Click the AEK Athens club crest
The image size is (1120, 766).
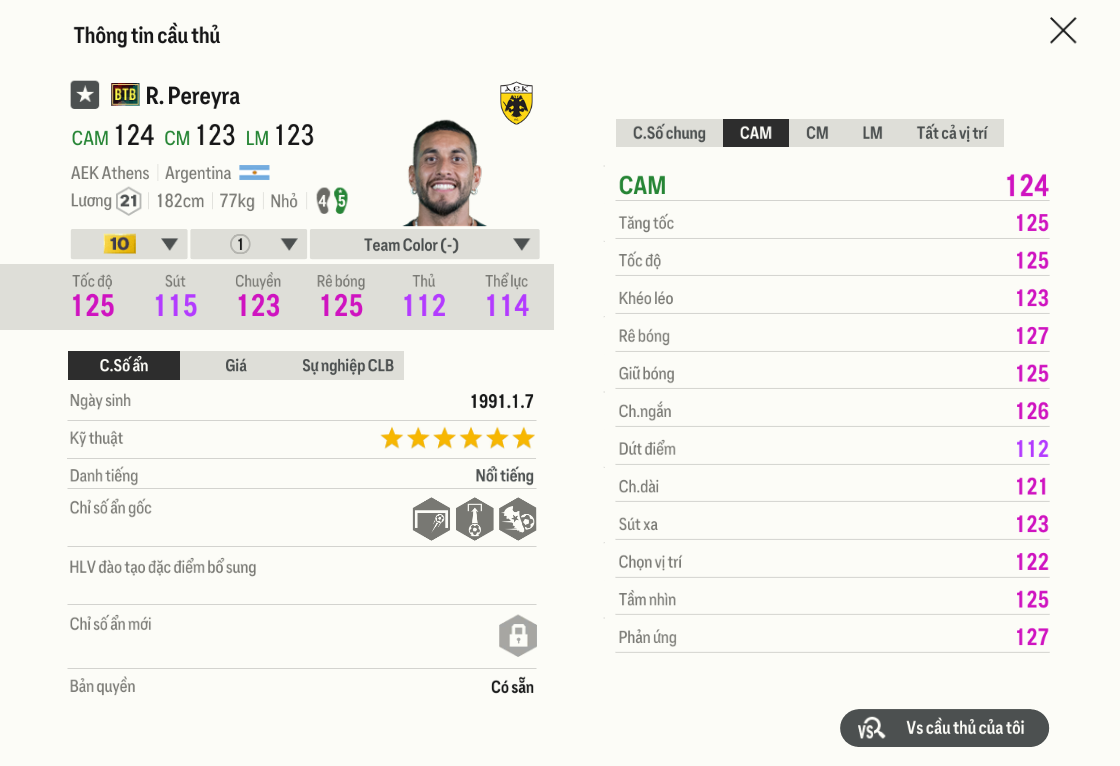(x=516, y=103)
